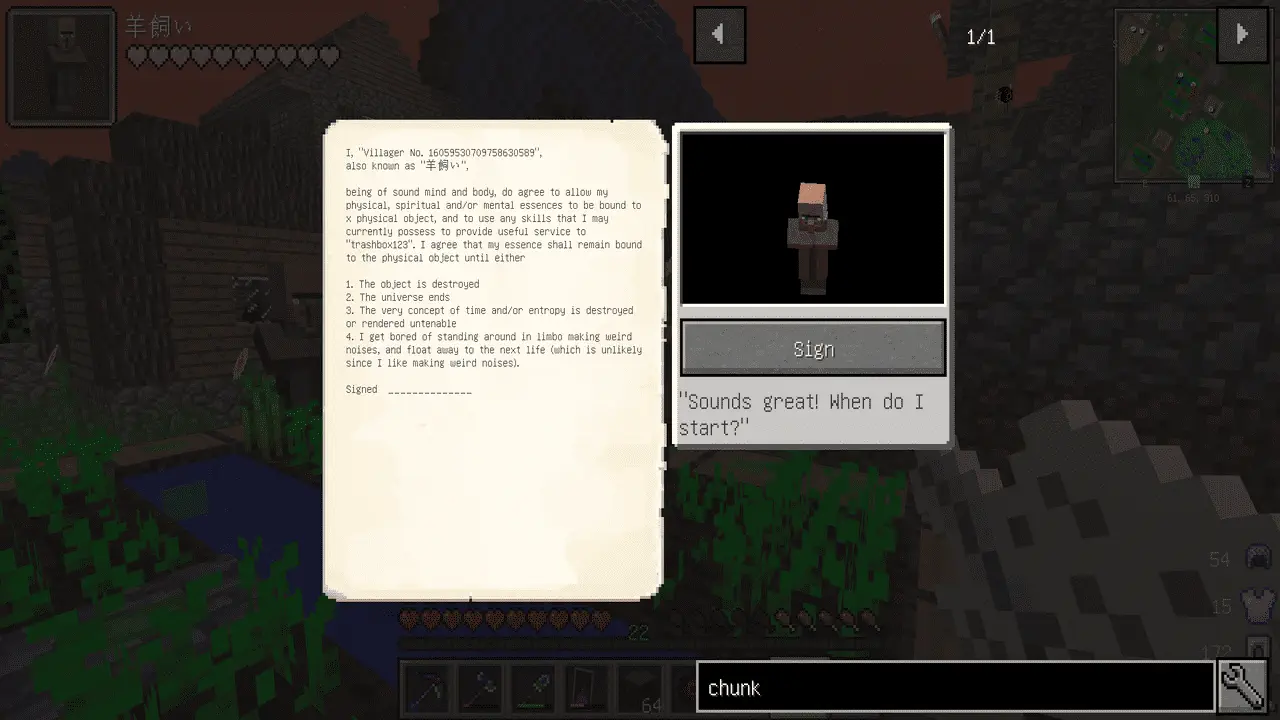
Task: Click the contract's signature line
Action: (429, 391)
